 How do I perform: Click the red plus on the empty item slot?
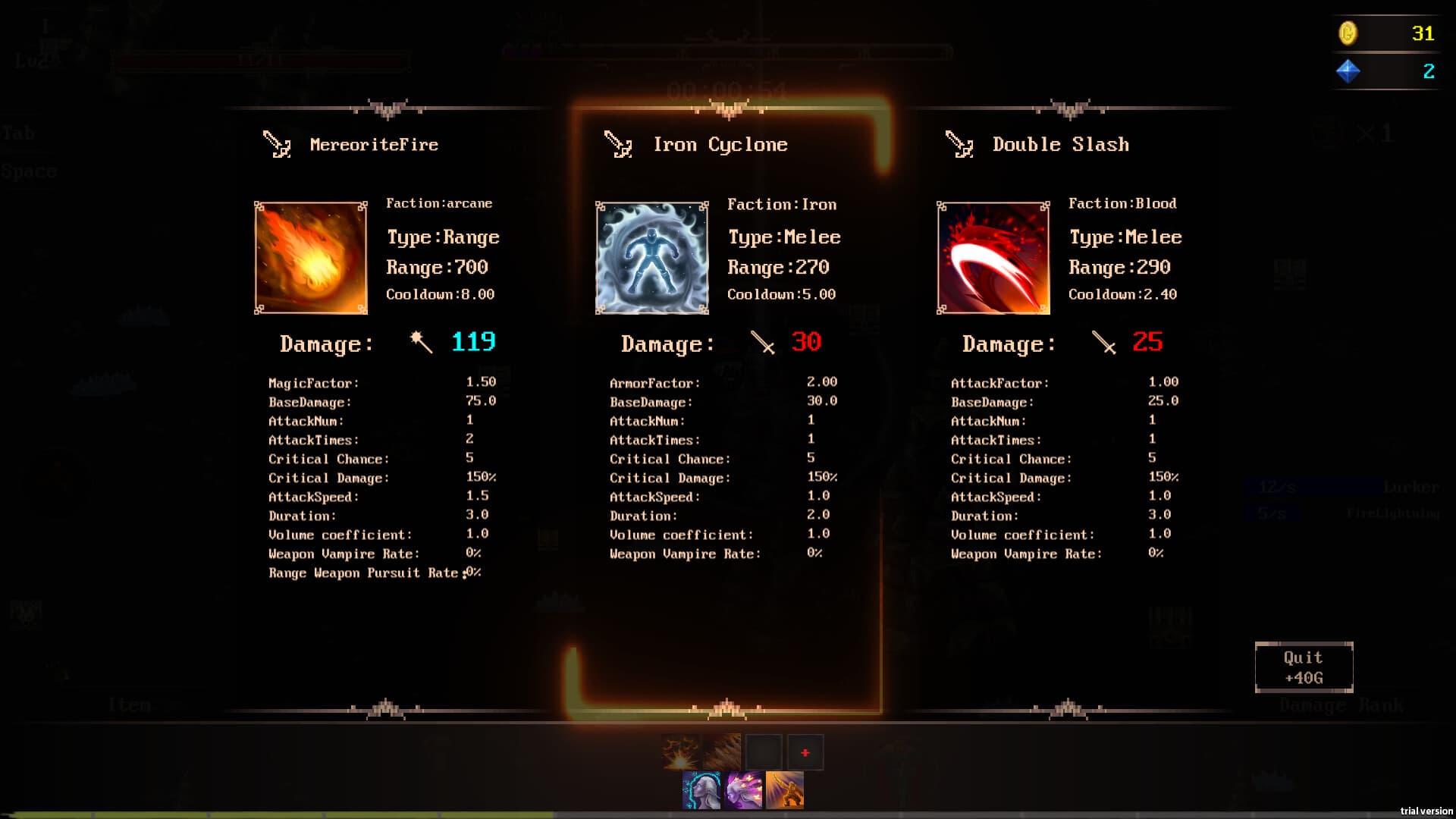pyautogui.click(x=805, y=752)
